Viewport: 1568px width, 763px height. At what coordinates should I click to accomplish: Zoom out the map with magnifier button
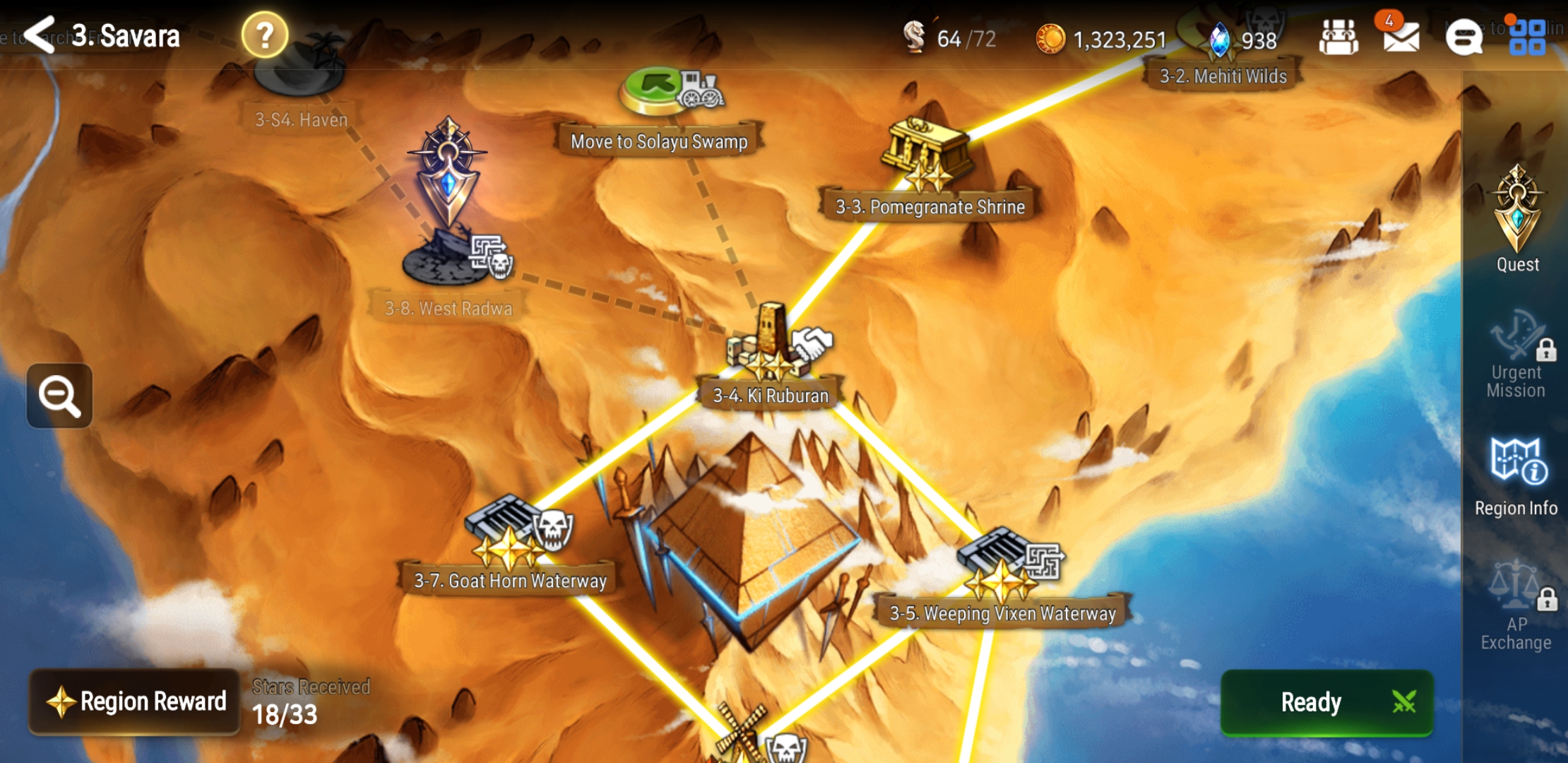coord(60,396)
